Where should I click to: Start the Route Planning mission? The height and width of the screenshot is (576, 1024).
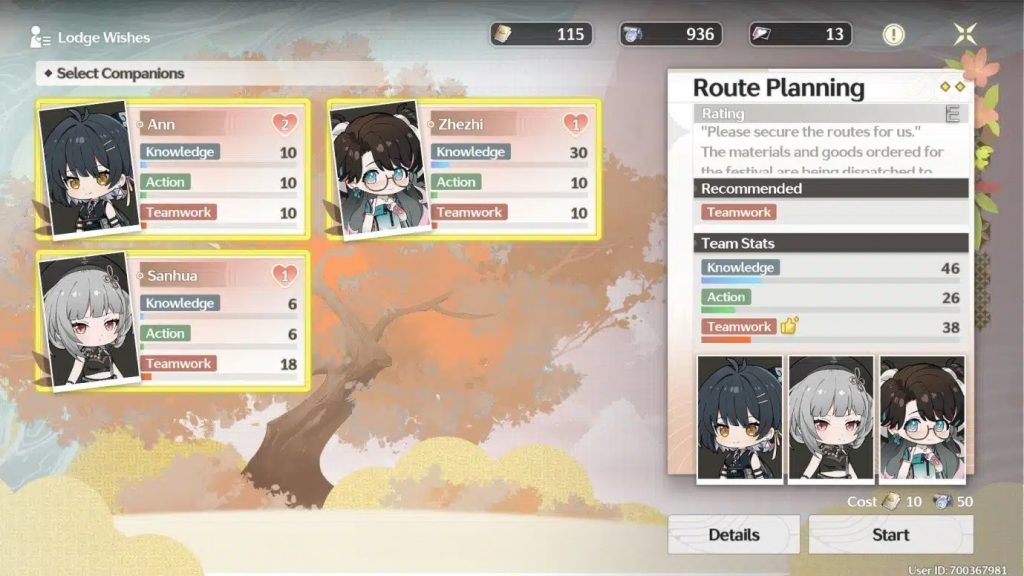pyautogui.click(x=890, y=535)
